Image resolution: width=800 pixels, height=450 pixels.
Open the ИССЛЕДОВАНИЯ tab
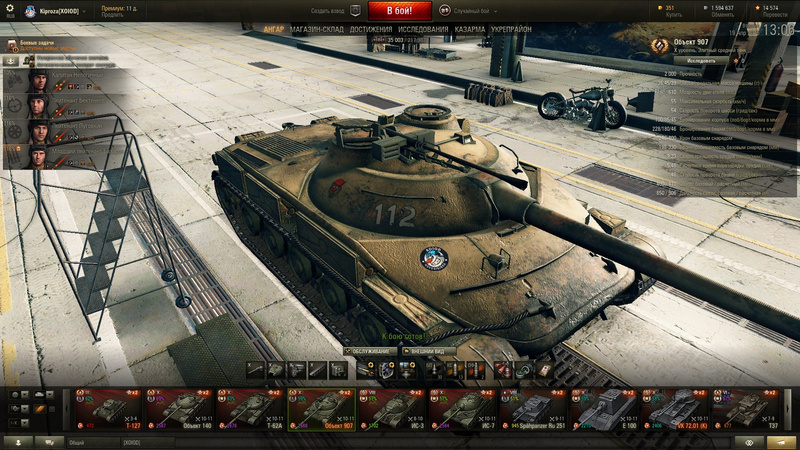424,30
